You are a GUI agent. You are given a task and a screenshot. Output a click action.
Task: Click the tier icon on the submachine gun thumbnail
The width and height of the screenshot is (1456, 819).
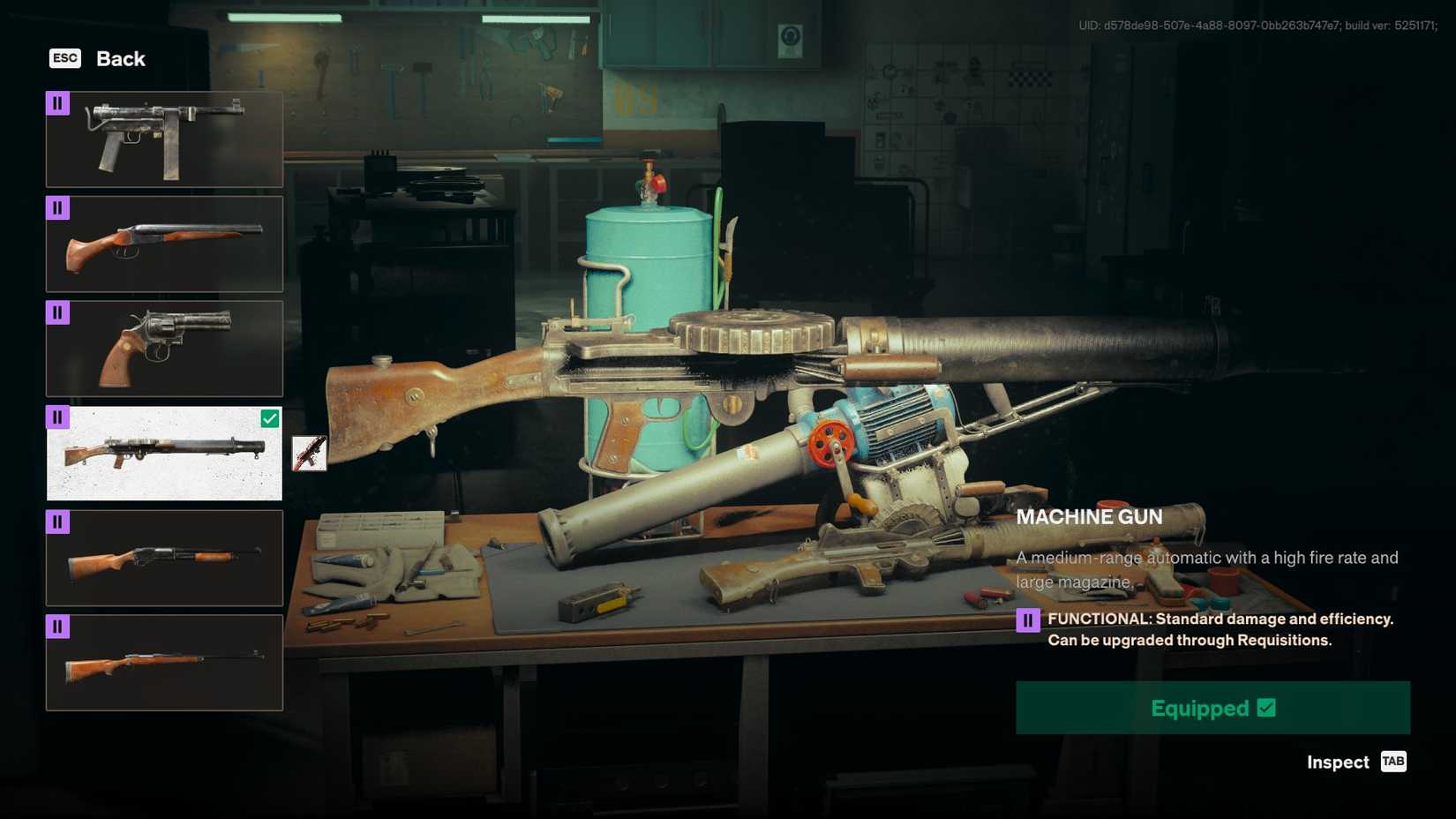click(x=58, y=102)
